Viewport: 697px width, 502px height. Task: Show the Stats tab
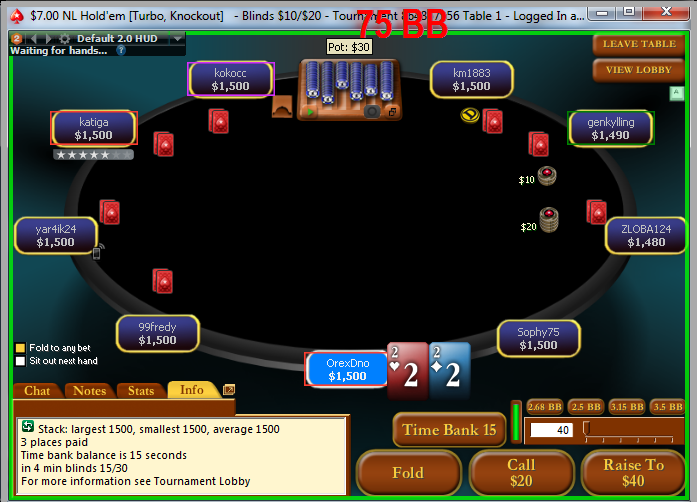[141, 391]
